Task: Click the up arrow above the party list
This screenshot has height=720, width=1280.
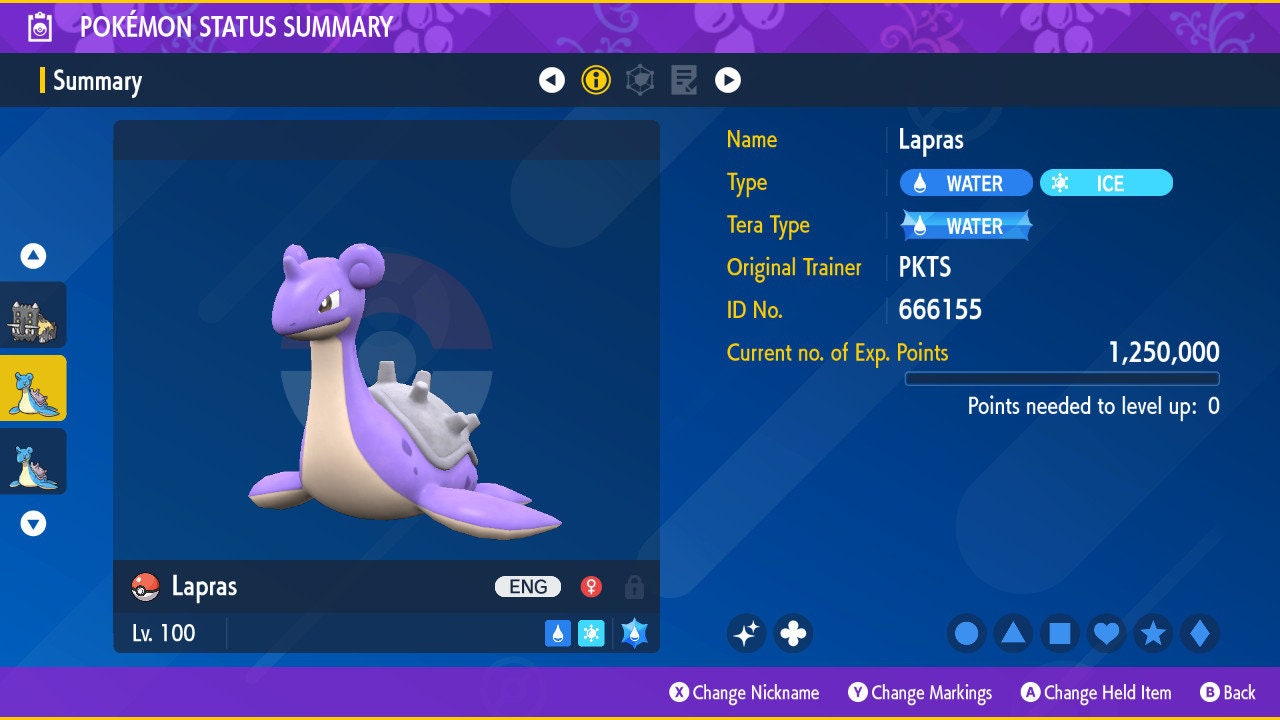Action: [x=33, y=257]
